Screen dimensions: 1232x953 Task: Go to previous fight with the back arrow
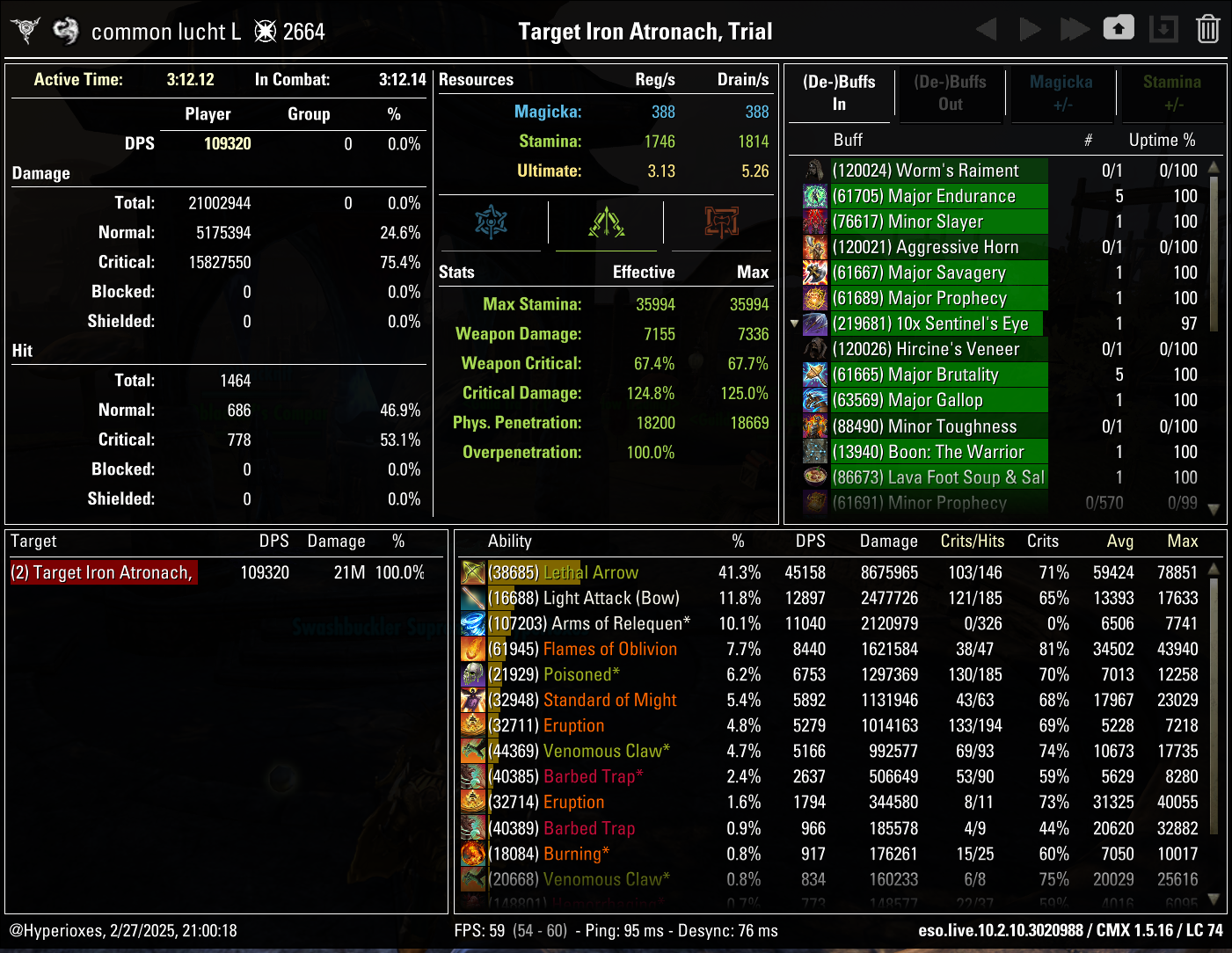click(987, 28)
